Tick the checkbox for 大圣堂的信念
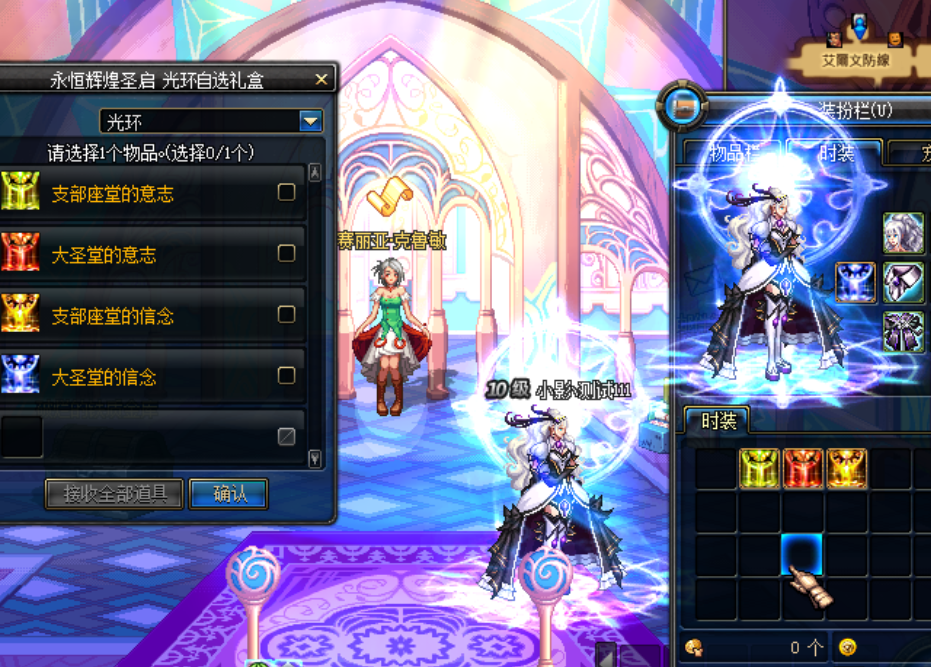931x667 pixels. coord(286,376)
